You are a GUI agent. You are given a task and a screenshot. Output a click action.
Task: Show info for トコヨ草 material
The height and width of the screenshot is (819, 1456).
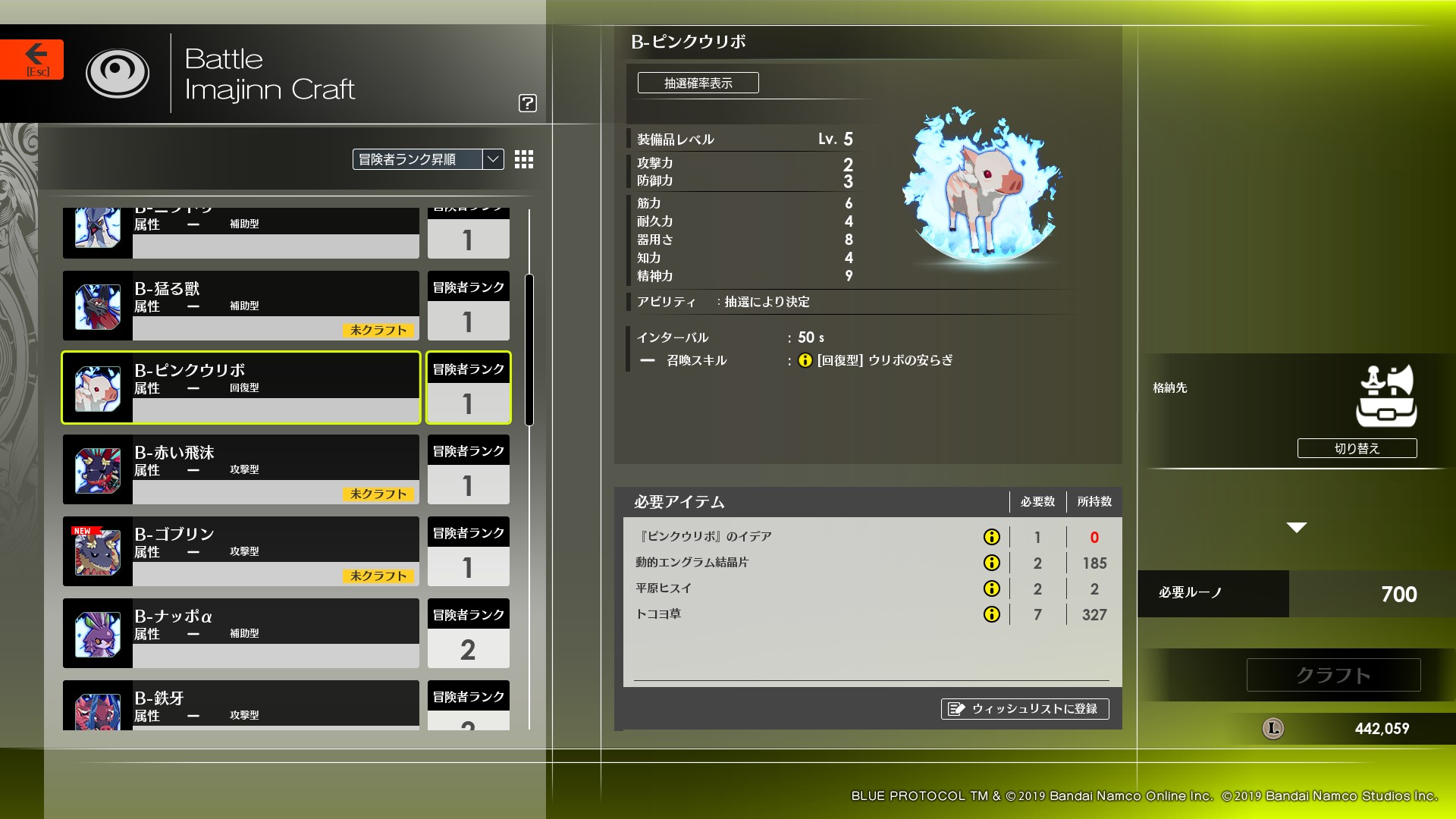992,615
